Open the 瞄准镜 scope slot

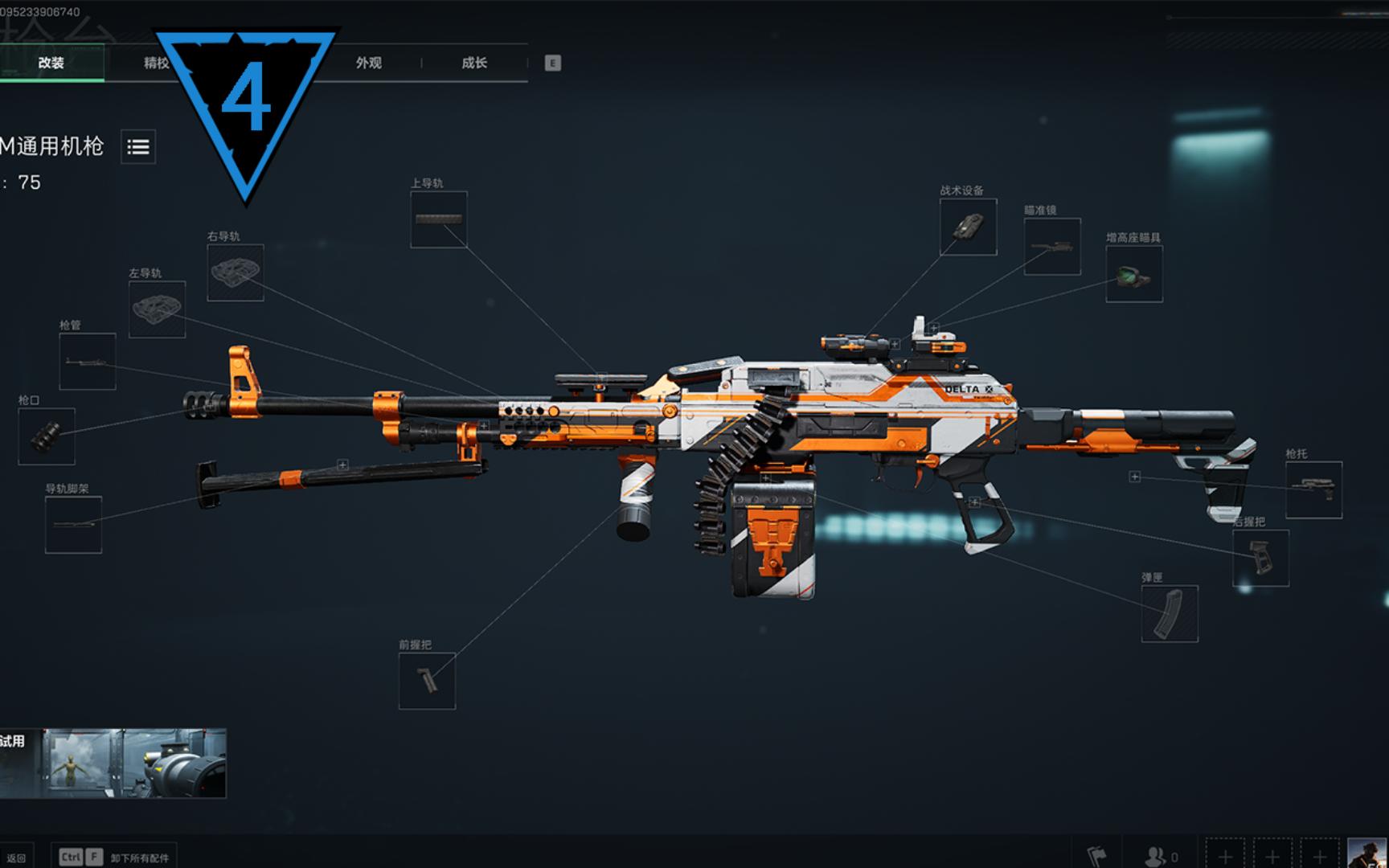1052,247
